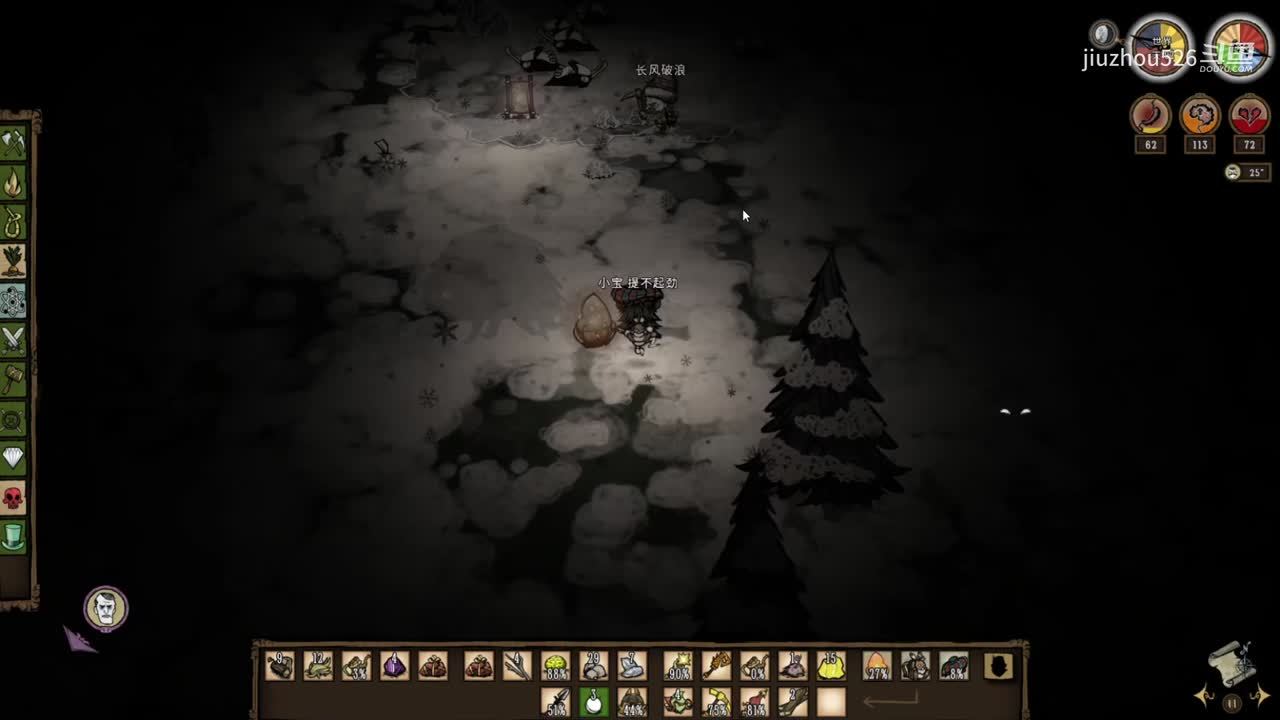Open the Tools crafting tab
This screenshot has height=720, width=1280.
point(13,143)
